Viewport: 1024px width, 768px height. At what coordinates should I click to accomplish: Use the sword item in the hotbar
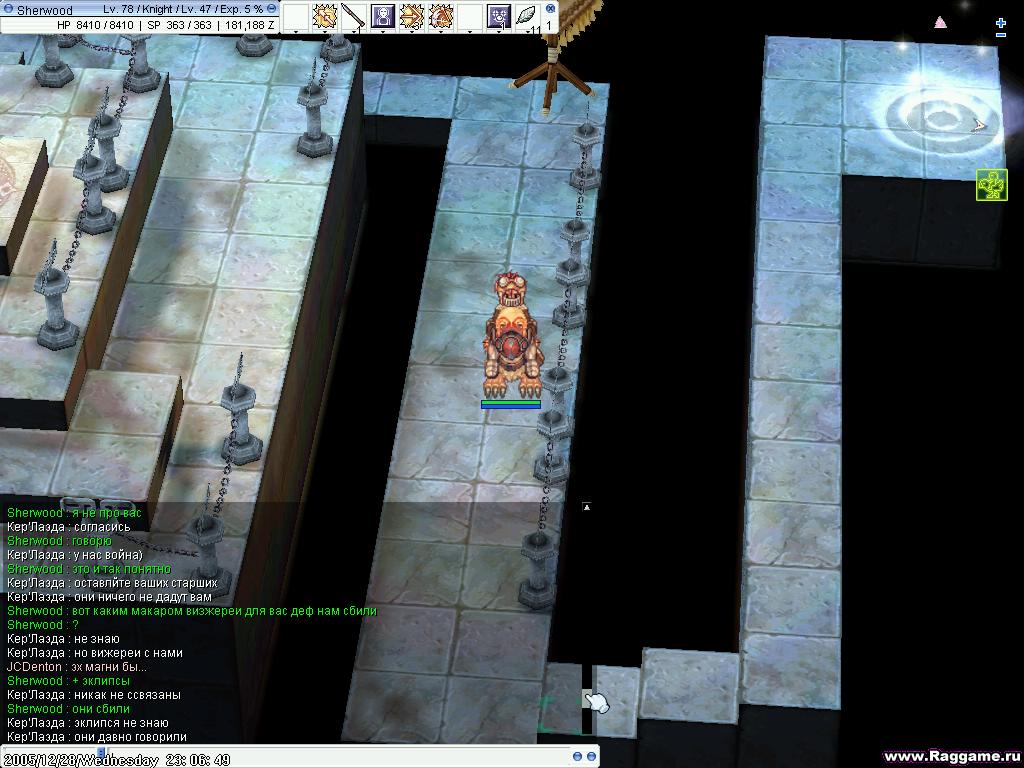click(x=352, y=16)
